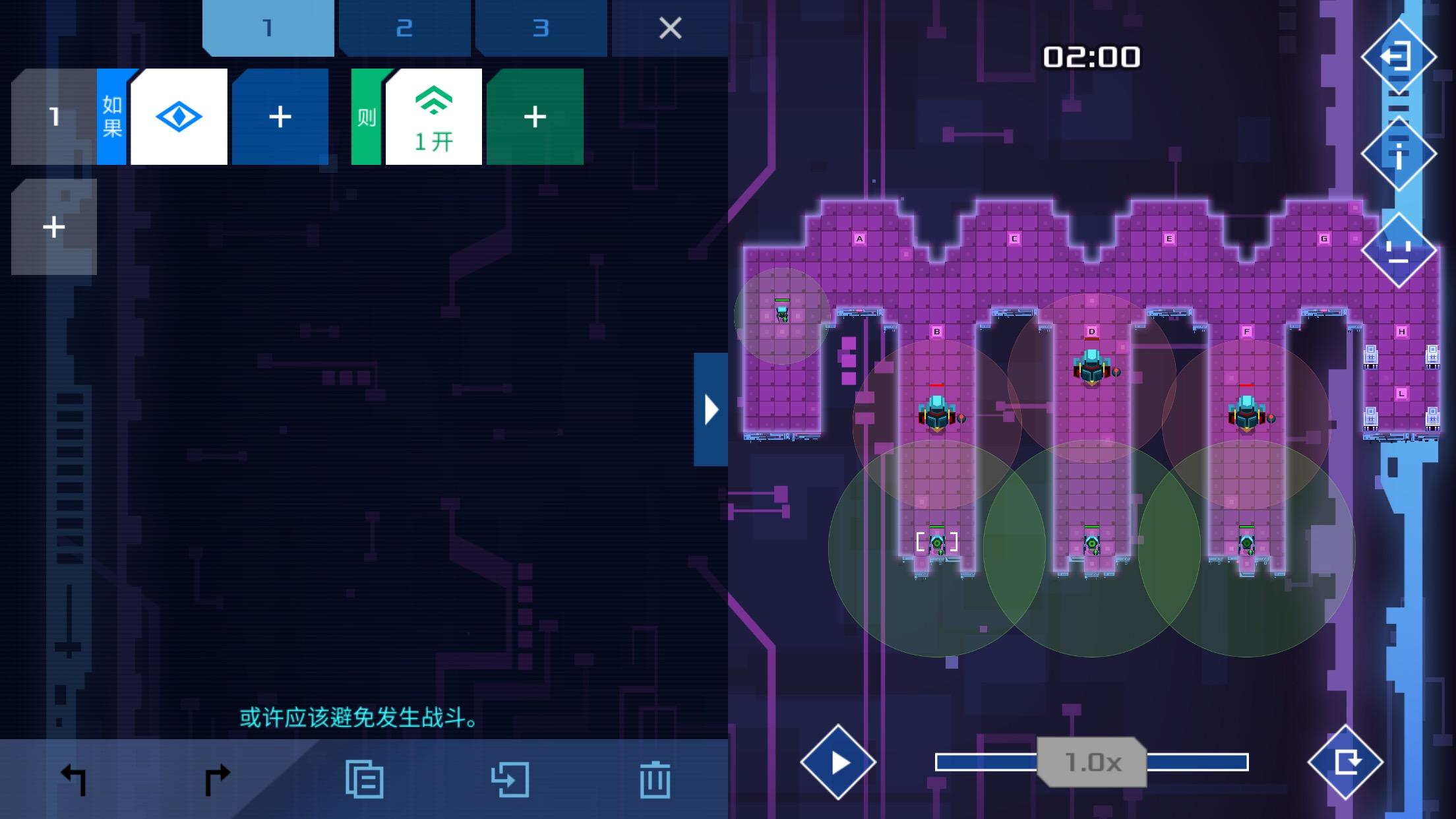Switch to program tab 3

tap(539, 28)
